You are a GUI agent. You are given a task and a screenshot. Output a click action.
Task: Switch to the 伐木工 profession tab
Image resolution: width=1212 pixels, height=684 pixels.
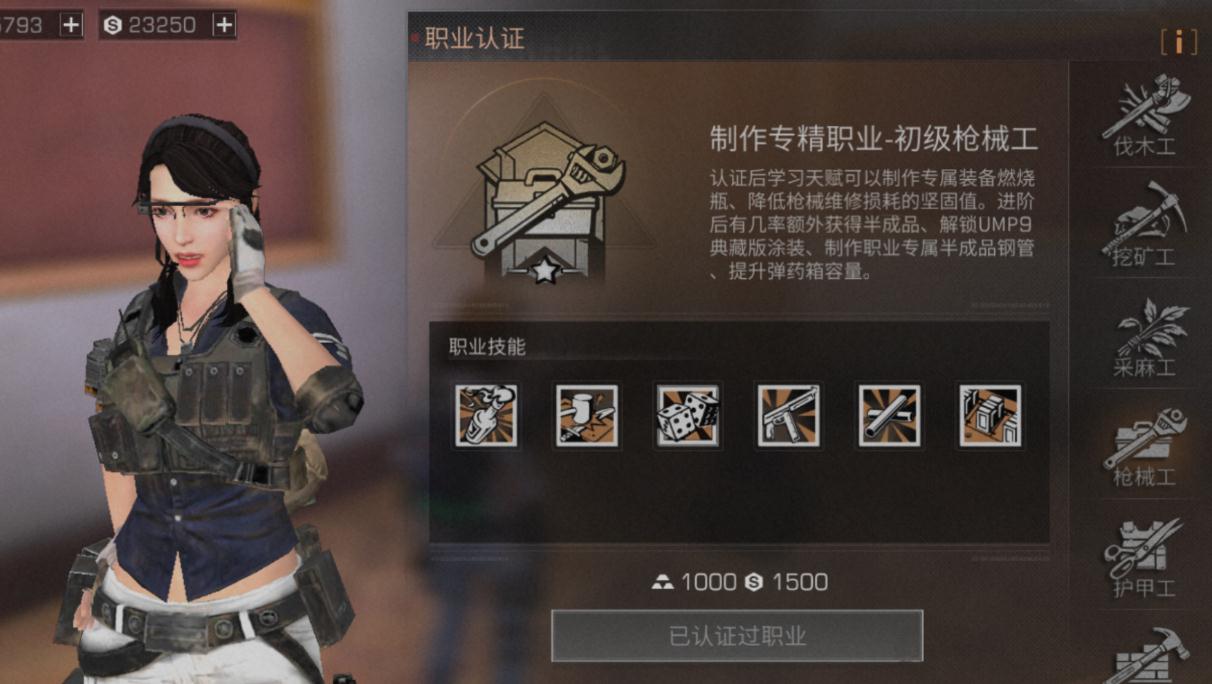(x=1144, y=118)
